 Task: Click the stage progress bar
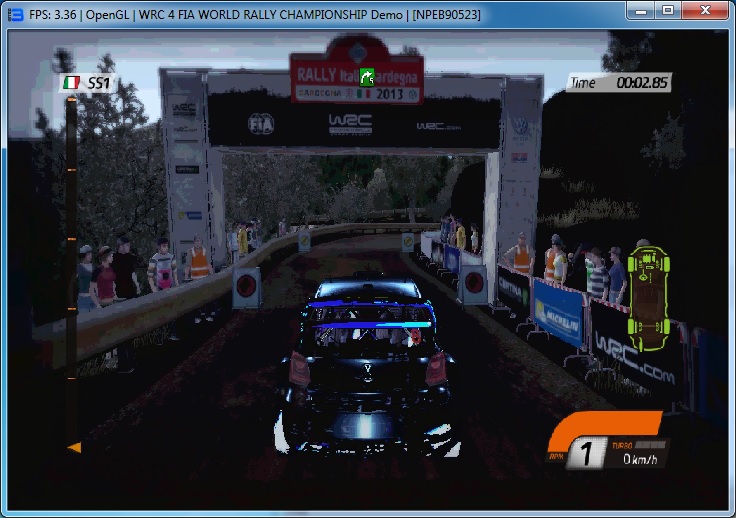coord(72,270)
